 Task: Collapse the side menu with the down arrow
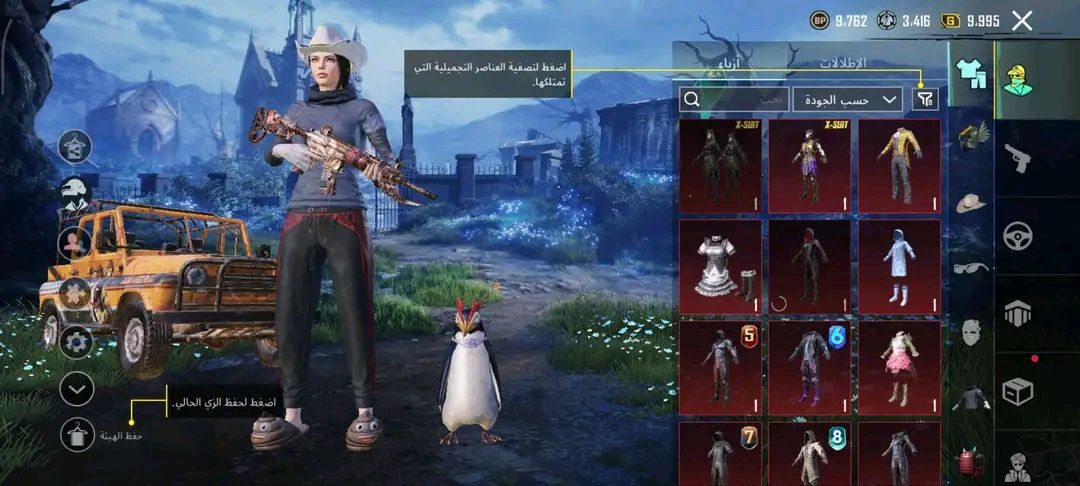click(x=77, y=388)
